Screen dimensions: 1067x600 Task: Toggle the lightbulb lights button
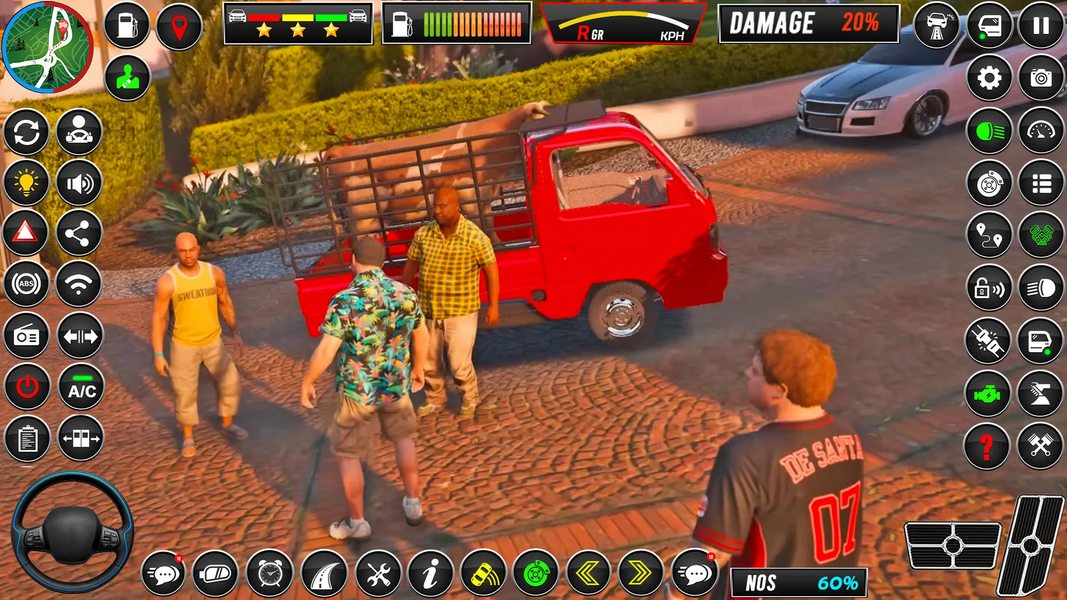coord(26,182)
